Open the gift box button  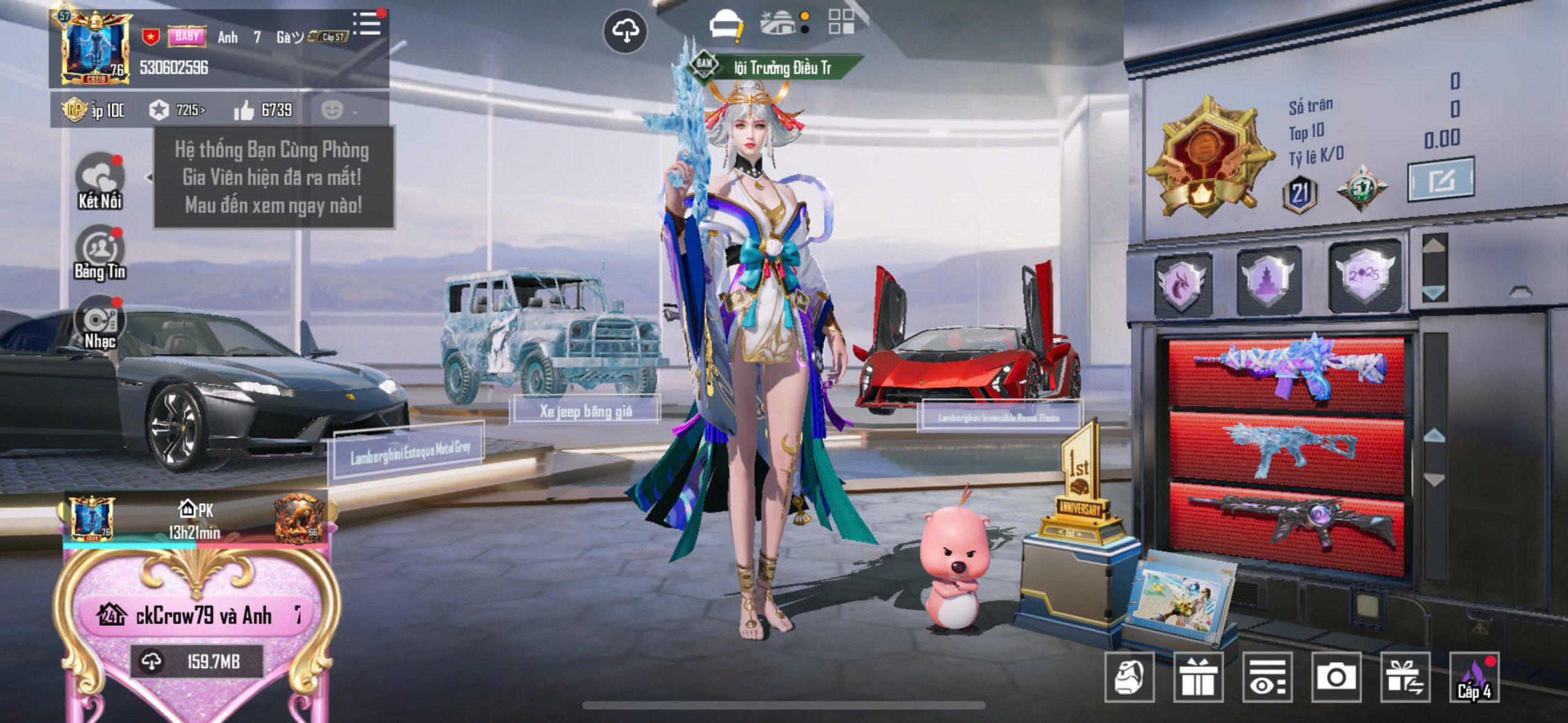point(1198,677)
